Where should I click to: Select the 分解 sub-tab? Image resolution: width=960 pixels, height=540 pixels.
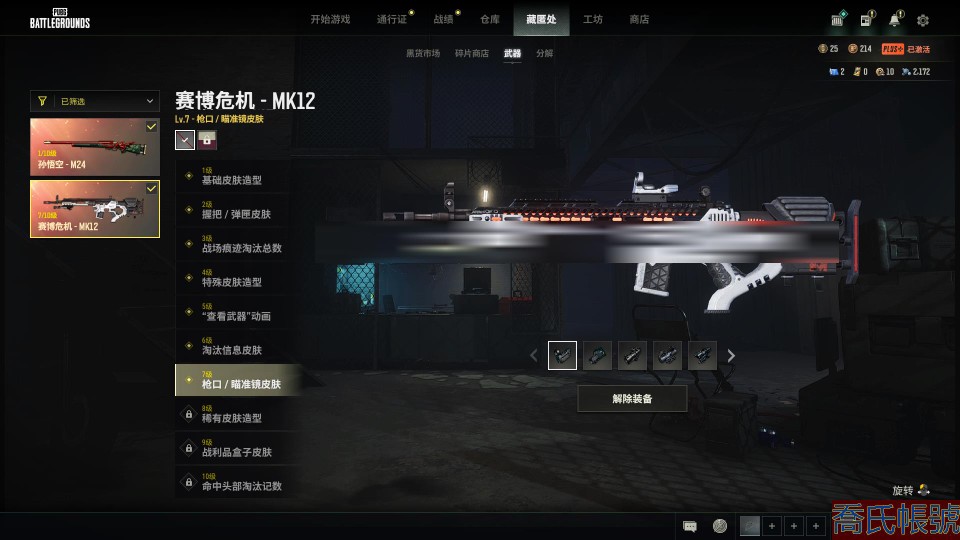click(x=544, y=53)
